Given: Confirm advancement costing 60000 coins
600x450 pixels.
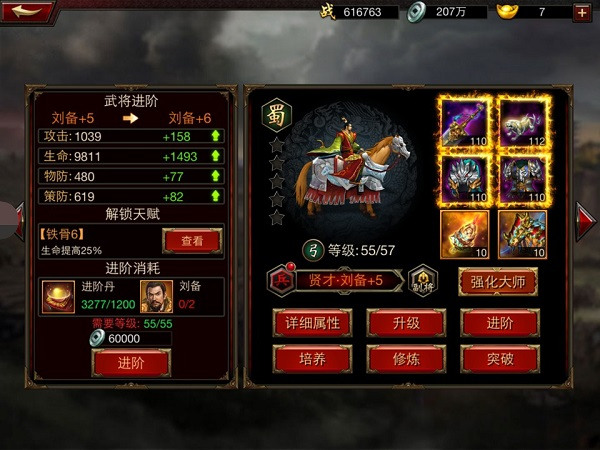Looking at the screenshot, I should pyautogui.click(x=130, y=362).
